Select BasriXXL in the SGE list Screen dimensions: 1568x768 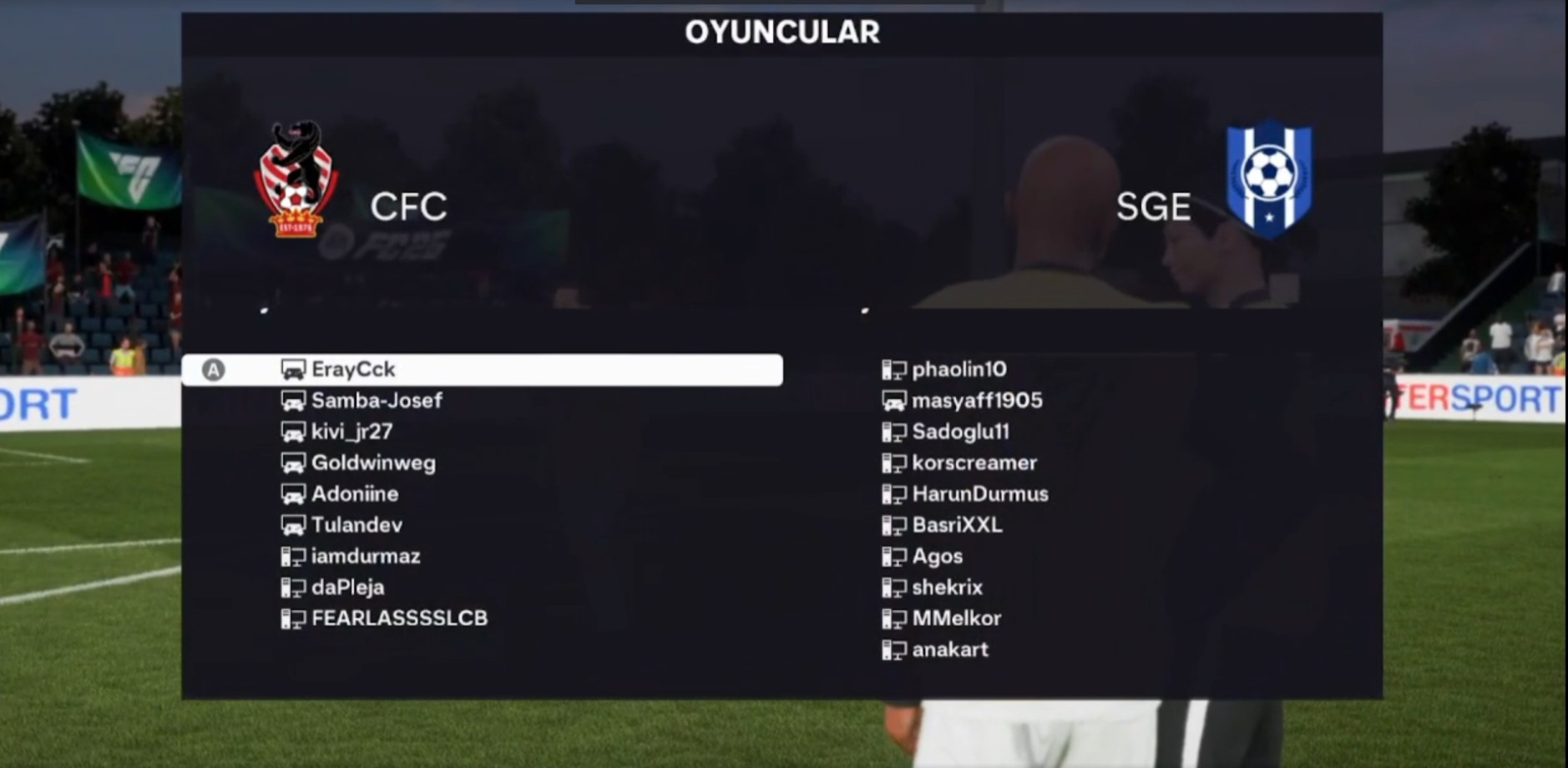(957, 525)
